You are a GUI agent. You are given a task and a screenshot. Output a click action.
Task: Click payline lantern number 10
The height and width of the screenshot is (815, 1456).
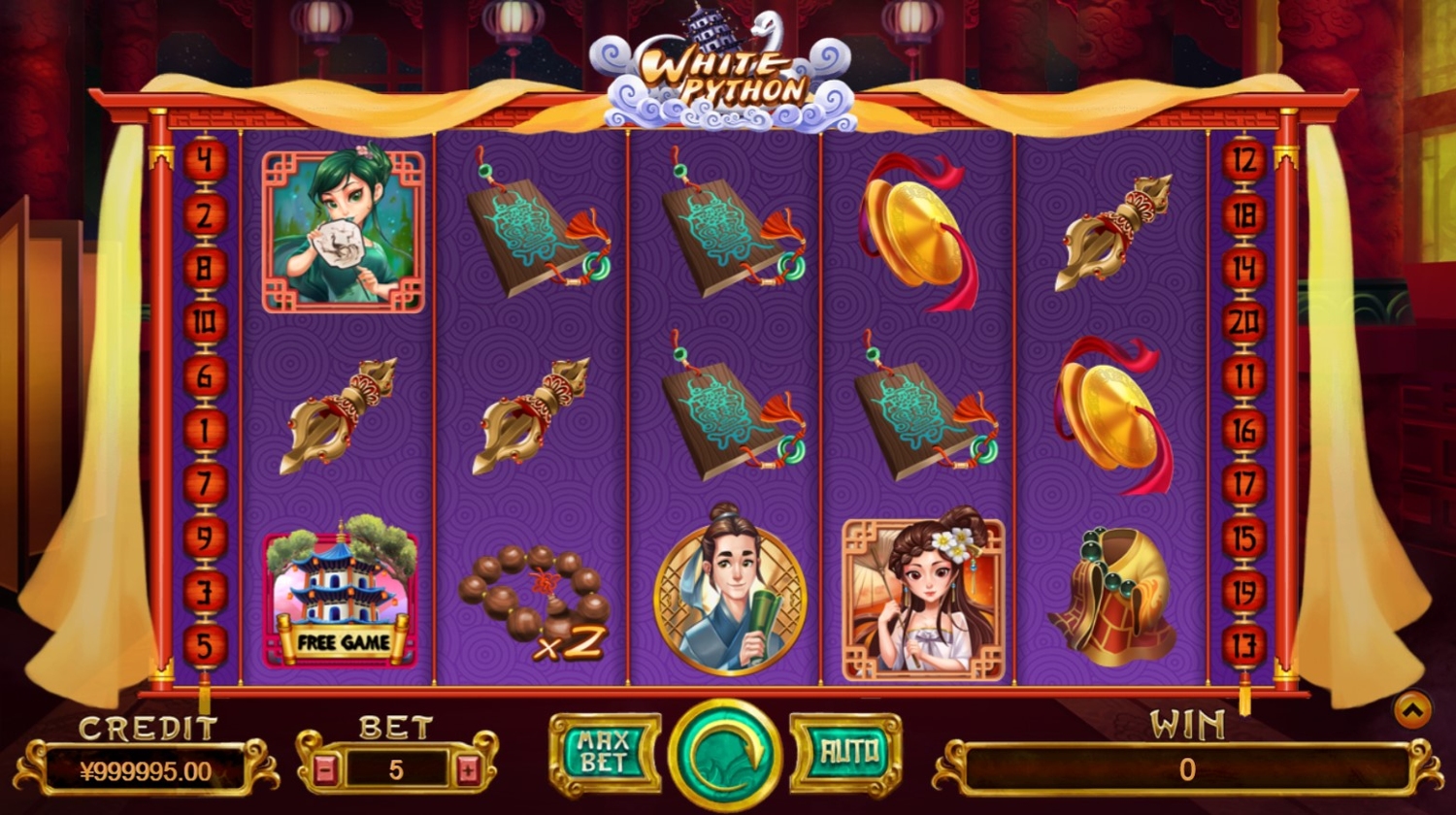tap(205, 322)
